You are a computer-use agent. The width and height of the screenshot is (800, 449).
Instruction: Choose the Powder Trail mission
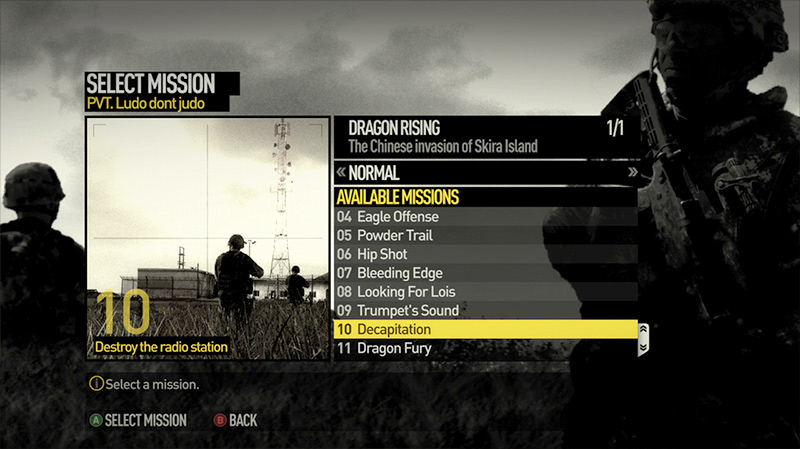(484, 236)
